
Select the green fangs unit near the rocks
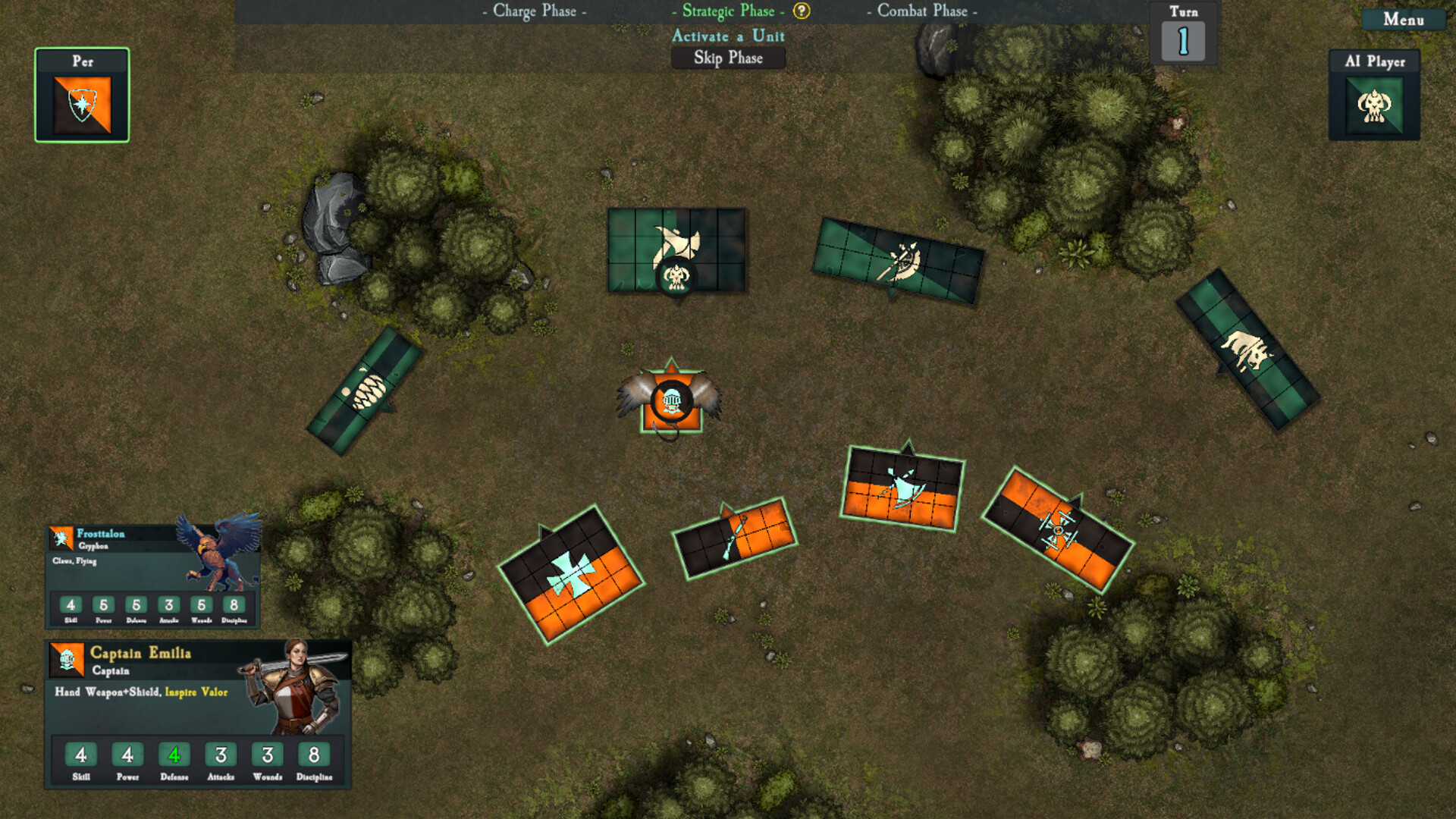coord(369,391)
